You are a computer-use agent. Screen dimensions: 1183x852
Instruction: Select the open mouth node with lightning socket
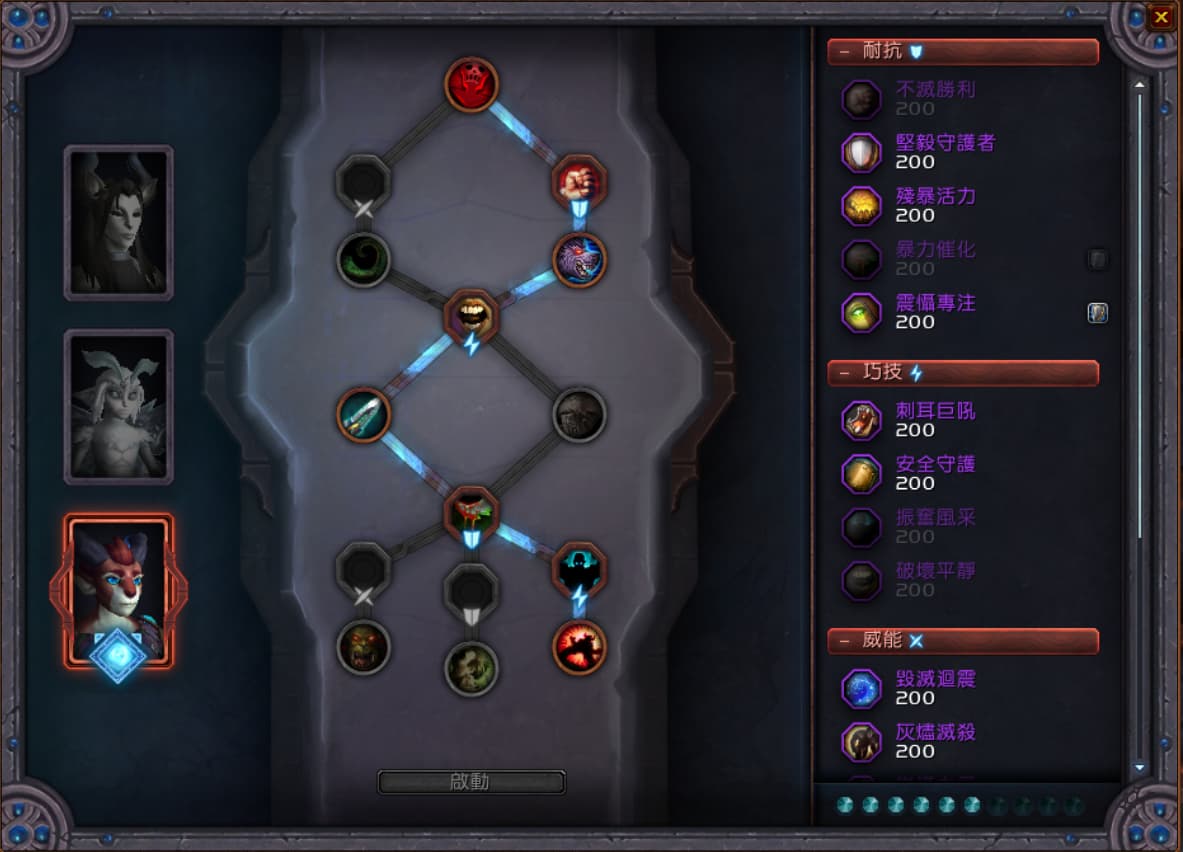471,314
